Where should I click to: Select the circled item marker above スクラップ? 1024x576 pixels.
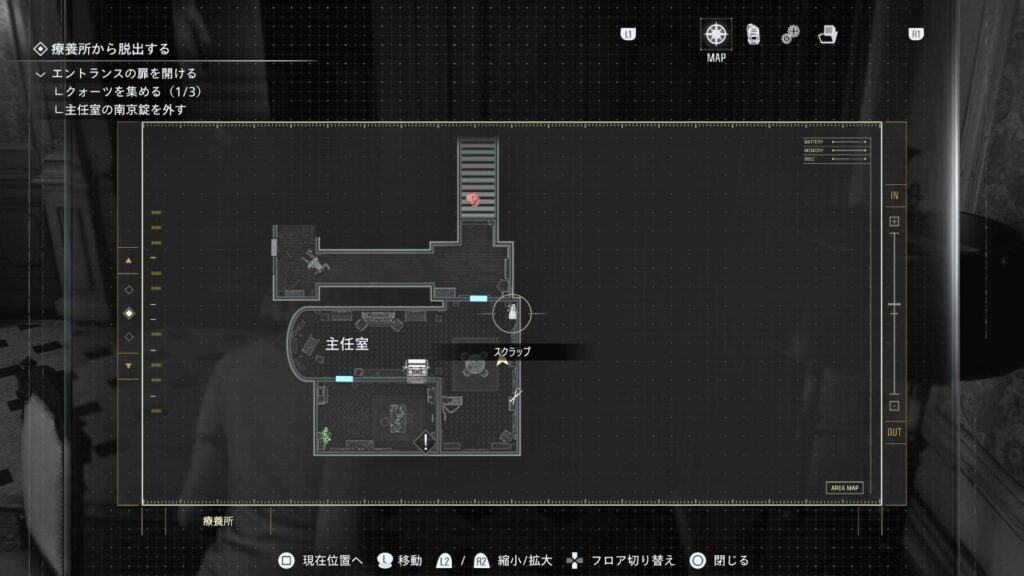pos(512,313)
